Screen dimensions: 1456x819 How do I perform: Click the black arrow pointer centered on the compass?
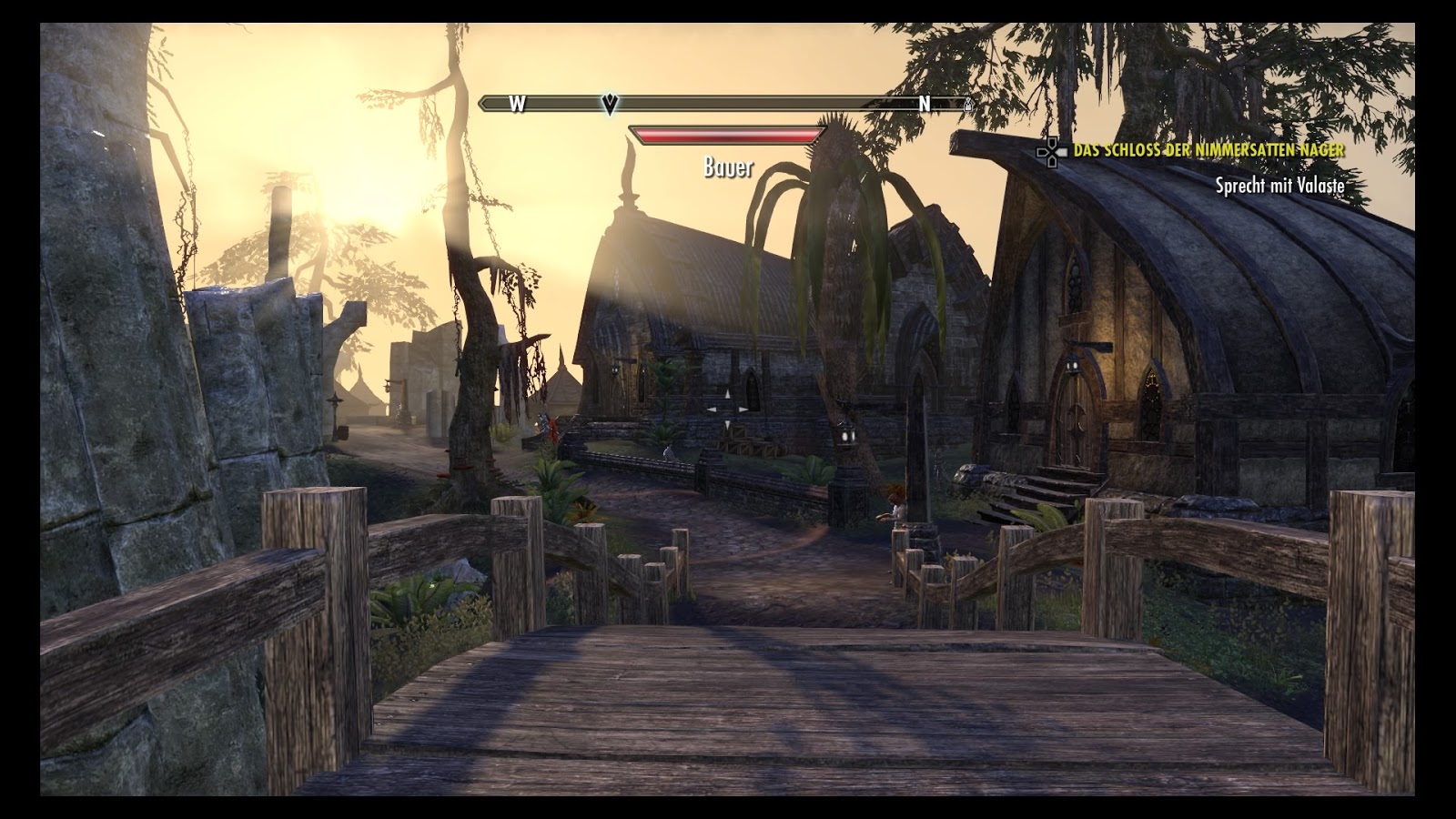tap(608, 102)
